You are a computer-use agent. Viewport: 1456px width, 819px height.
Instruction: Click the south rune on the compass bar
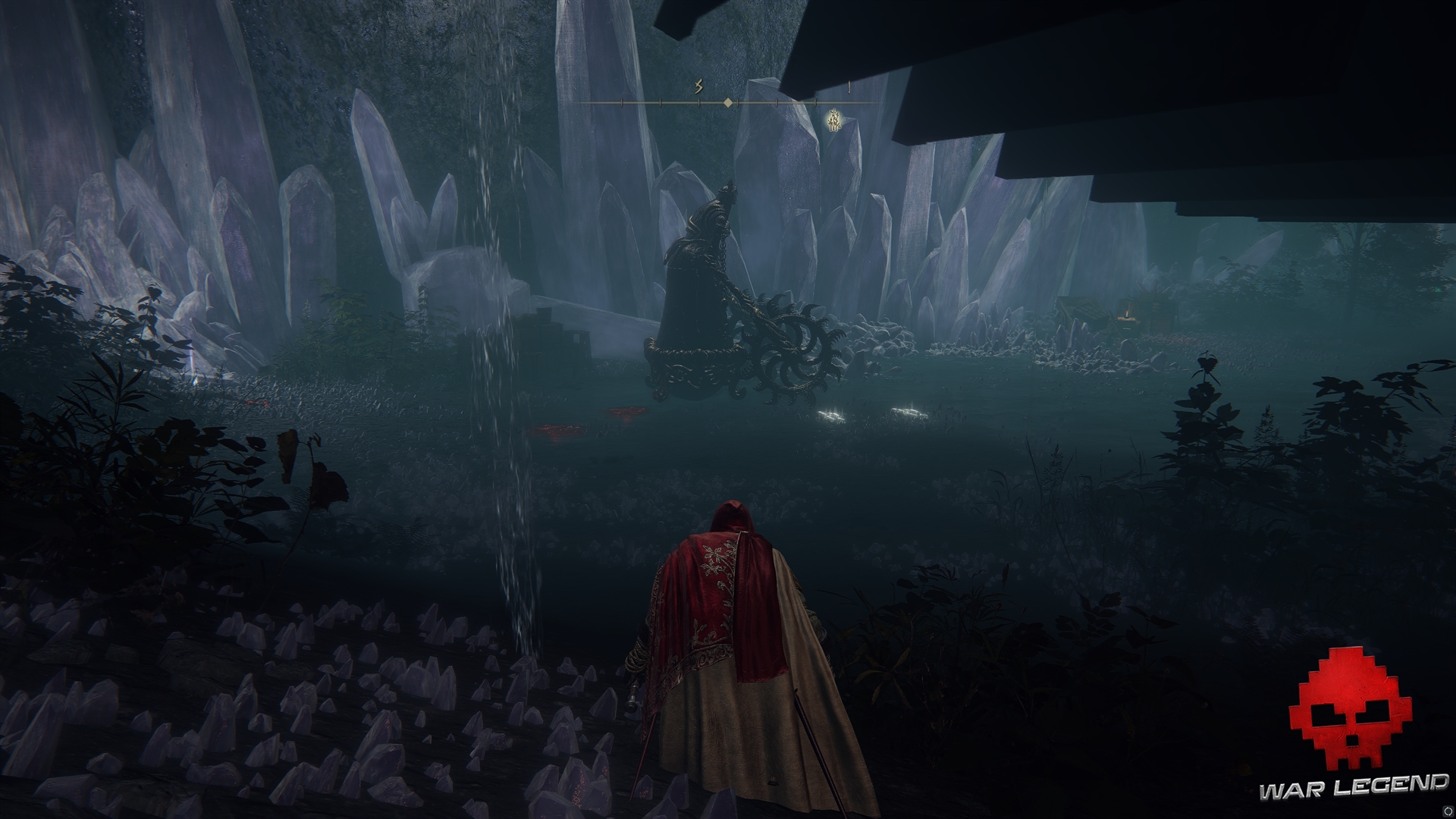pos(698,87)
